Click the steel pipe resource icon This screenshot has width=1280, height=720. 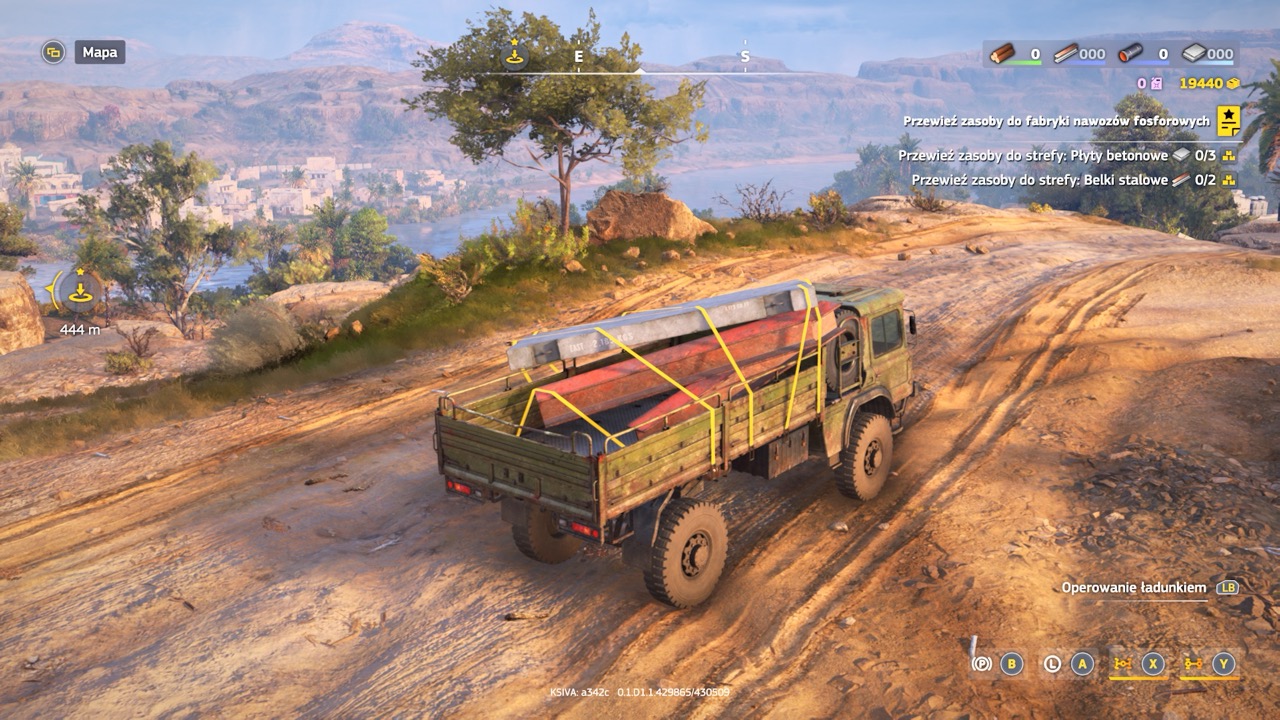pos(1130,54)
